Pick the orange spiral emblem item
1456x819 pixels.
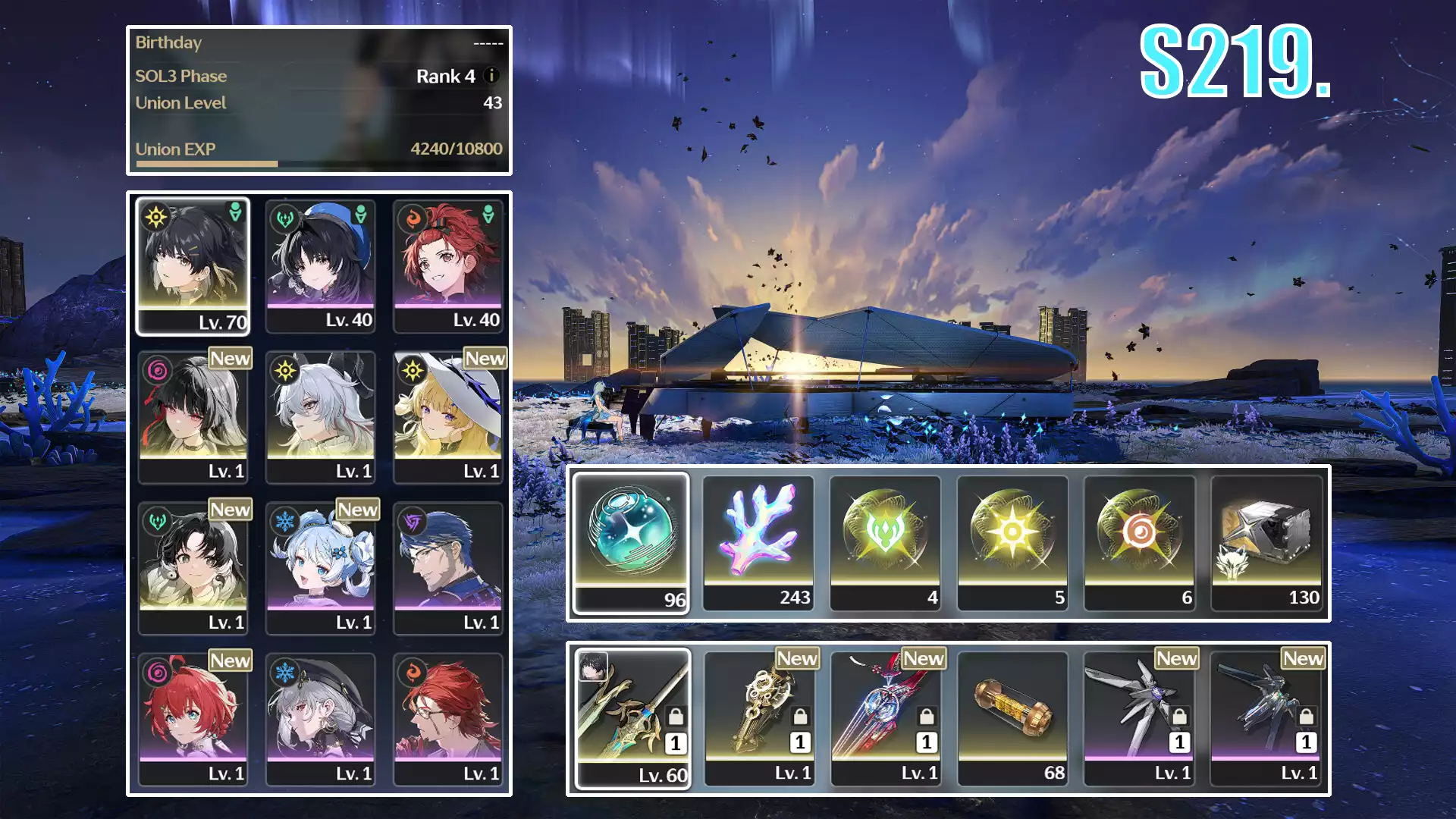(x=1139, y=542)
